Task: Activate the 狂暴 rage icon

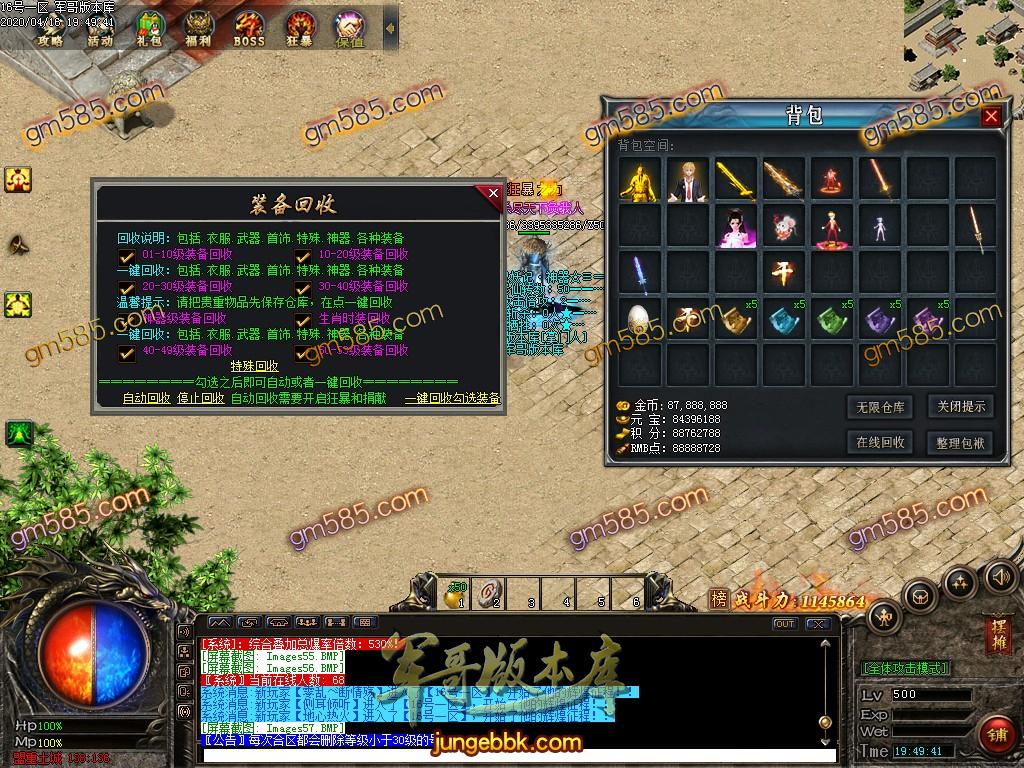Action: [300, 29]
